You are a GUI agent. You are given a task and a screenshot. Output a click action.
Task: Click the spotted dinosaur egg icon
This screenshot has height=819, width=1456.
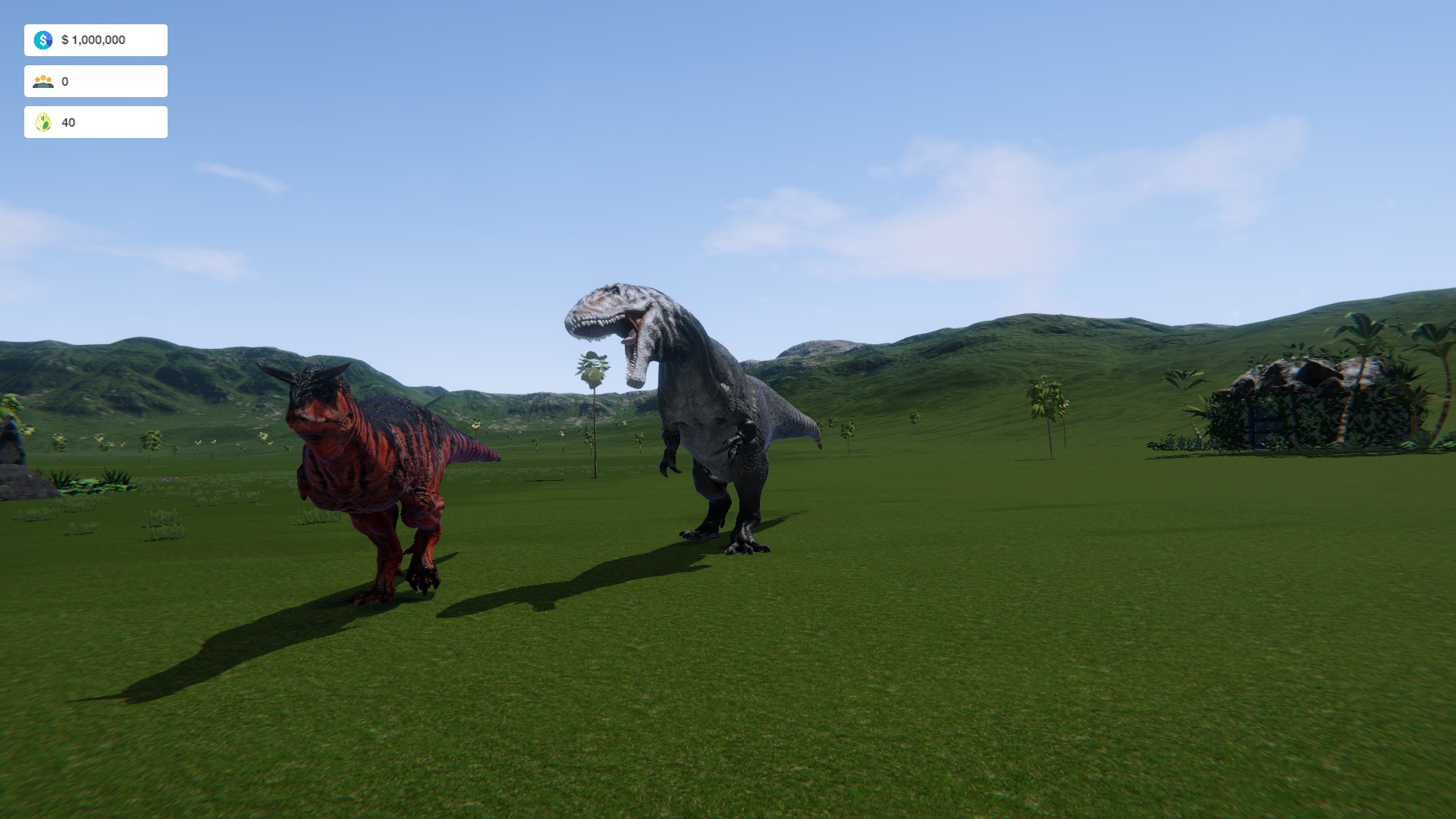coord(43,121)
